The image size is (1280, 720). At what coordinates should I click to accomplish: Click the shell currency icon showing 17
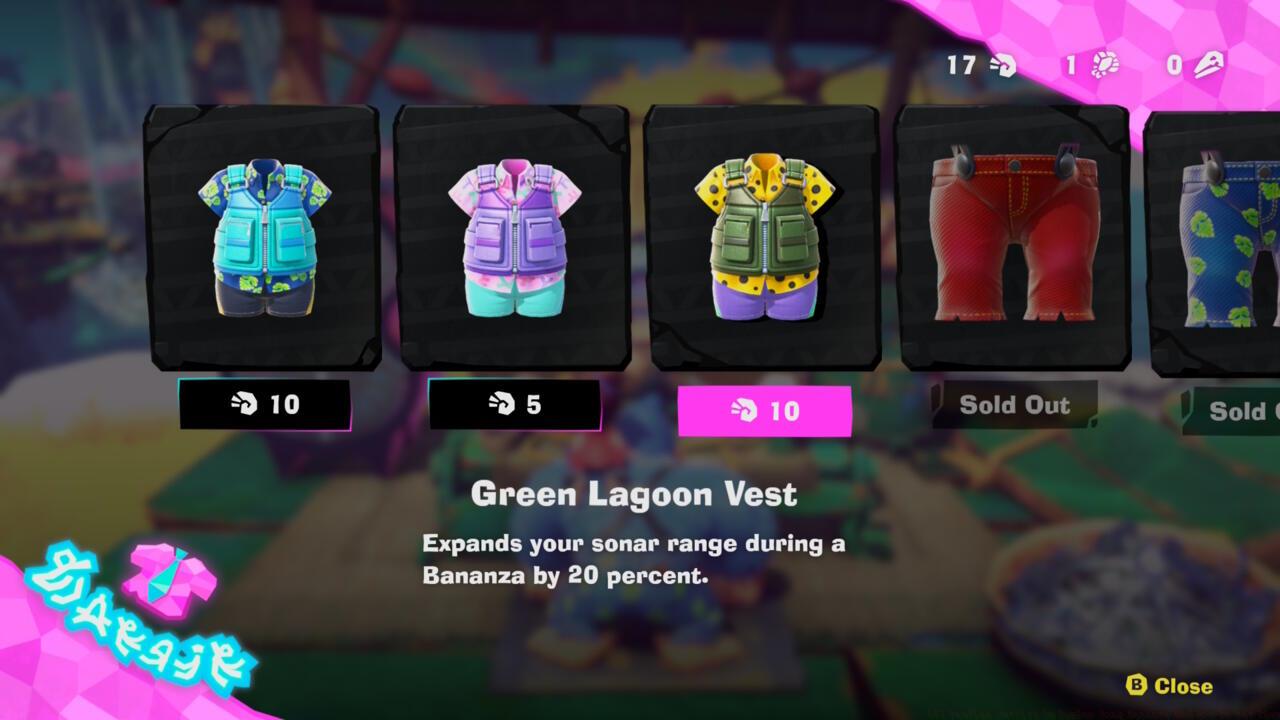pyautogui.click(x=1001, y=66)
